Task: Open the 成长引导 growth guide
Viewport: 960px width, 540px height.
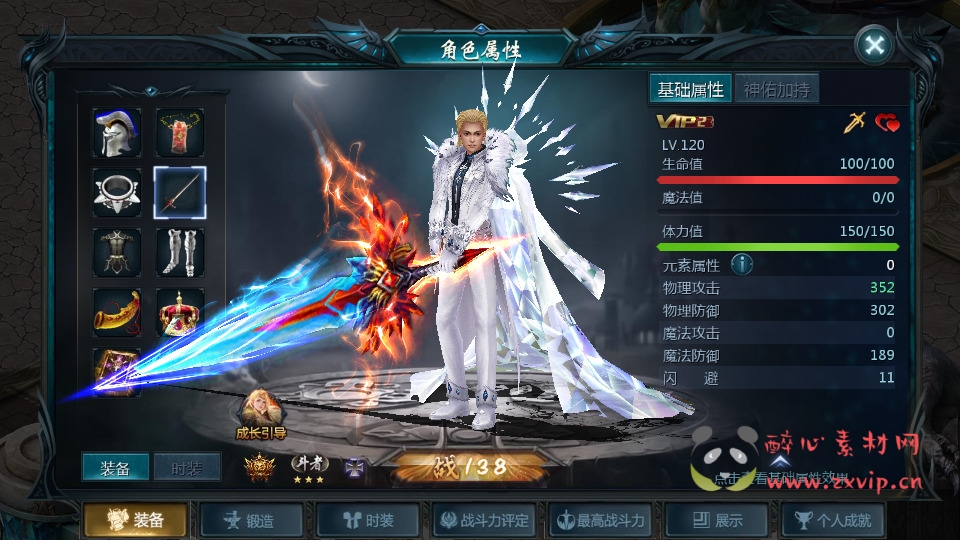Action: [261, 413]
